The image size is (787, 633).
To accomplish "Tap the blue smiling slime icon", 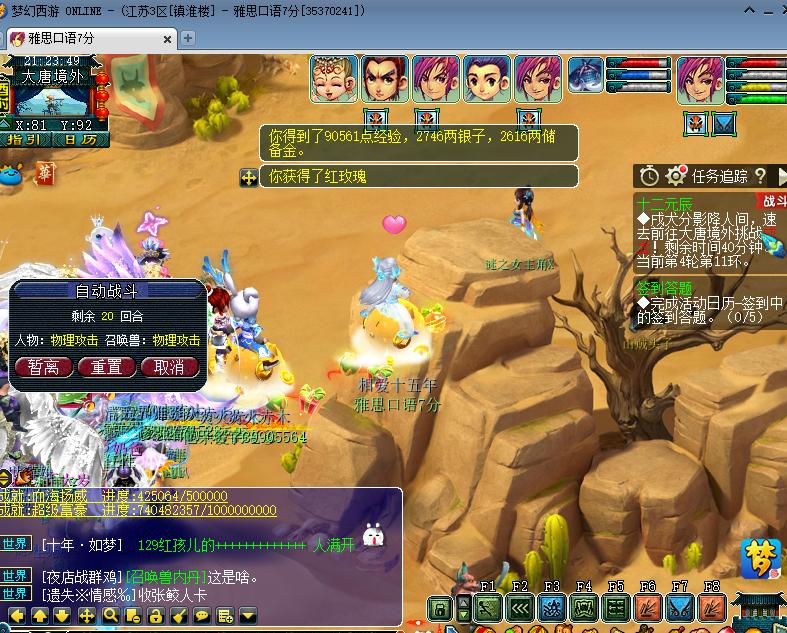I will tap(12, 176).
